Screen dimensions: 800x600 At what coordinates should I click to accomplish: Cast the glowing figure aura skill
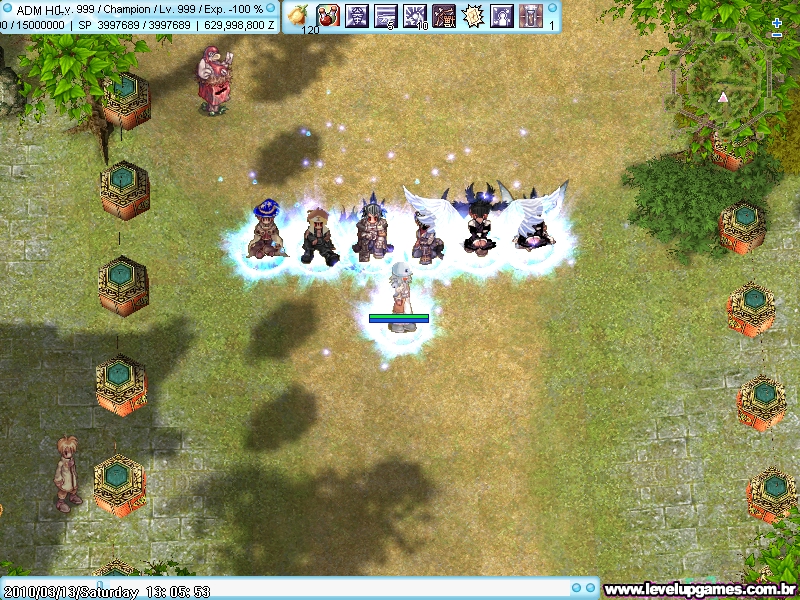tap(501, 15)
